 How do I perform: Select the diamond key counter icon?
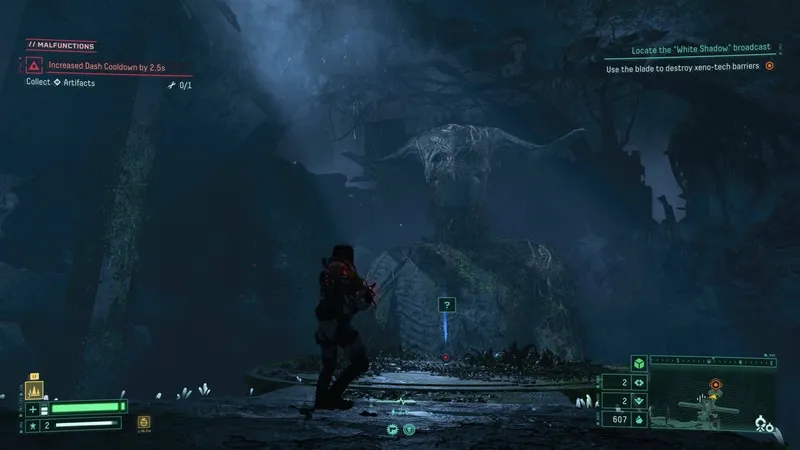point(638,381)
